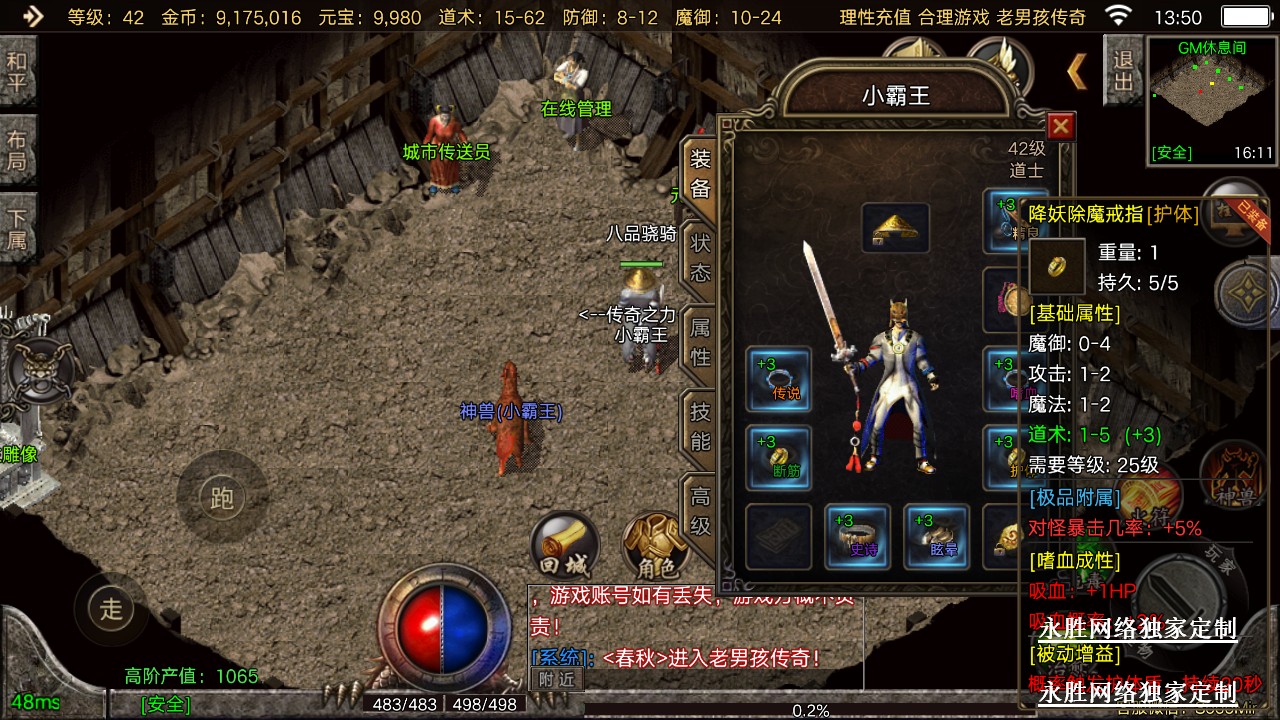Screen dimensions: 1280x720
Task: Select the 眩晕 boots equipment slot
Action: 936,536
